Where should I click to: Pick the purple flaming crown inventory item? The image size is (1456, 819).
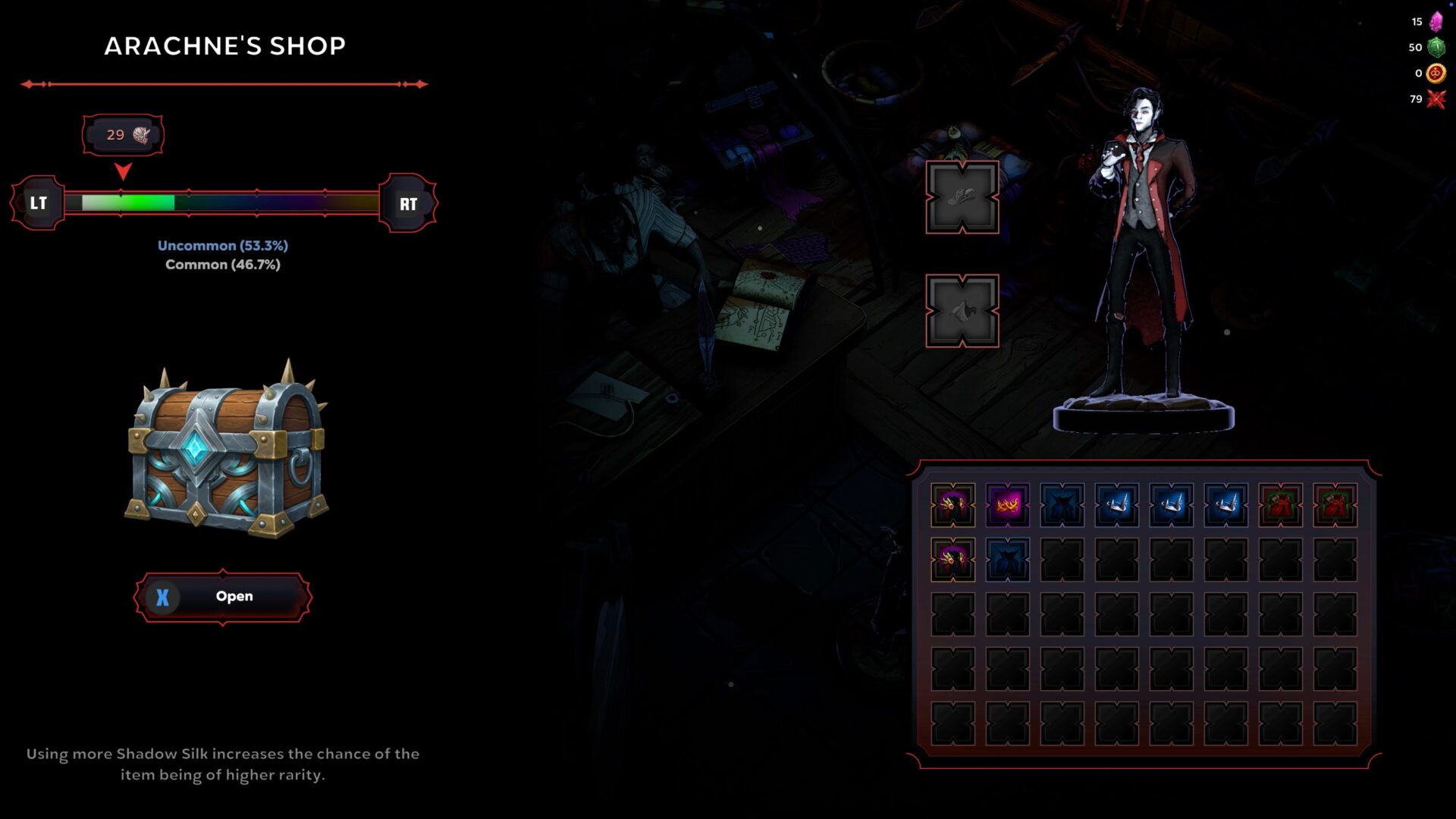tap(1007, 504)
